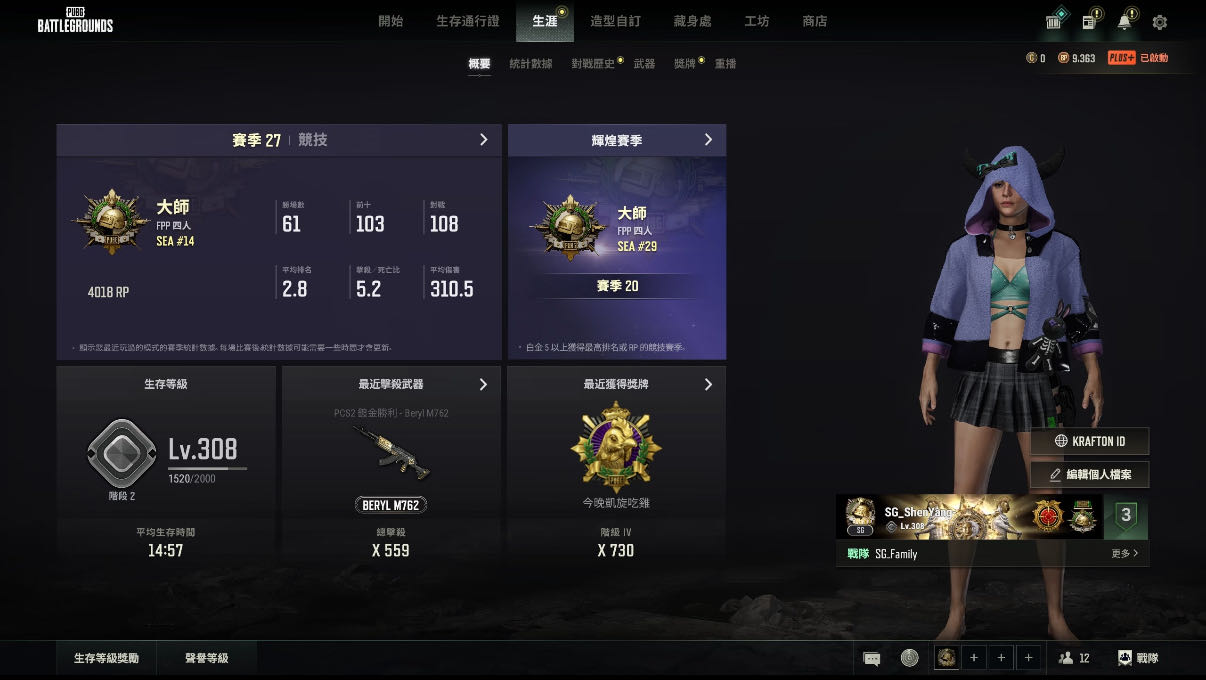Choose 編輯個人檔案 to edit profile
The height and width of the screenshot is (680, 1206).
pos(1090,474)
